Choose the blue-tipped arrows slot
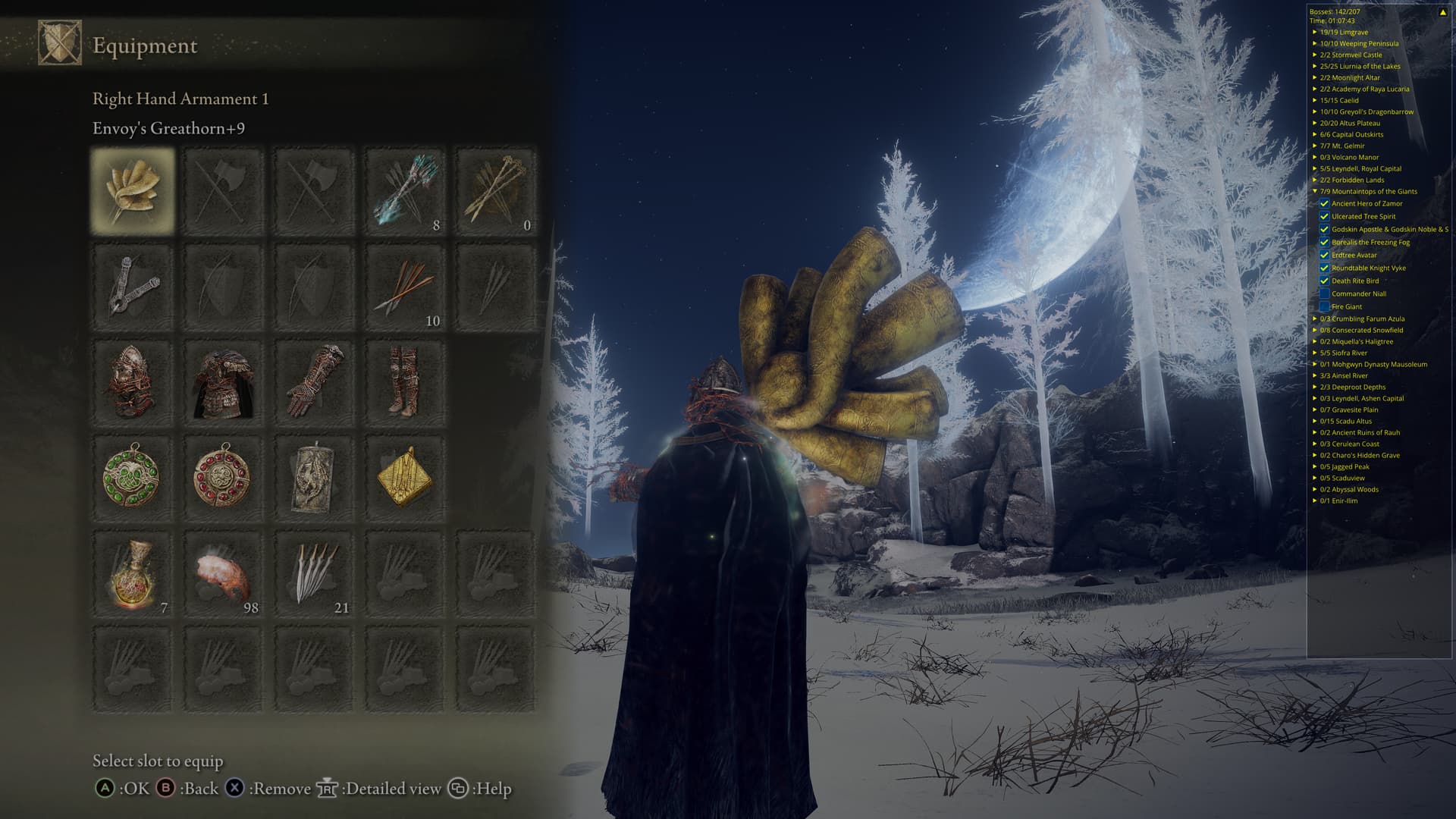 (x=404, y=190)
